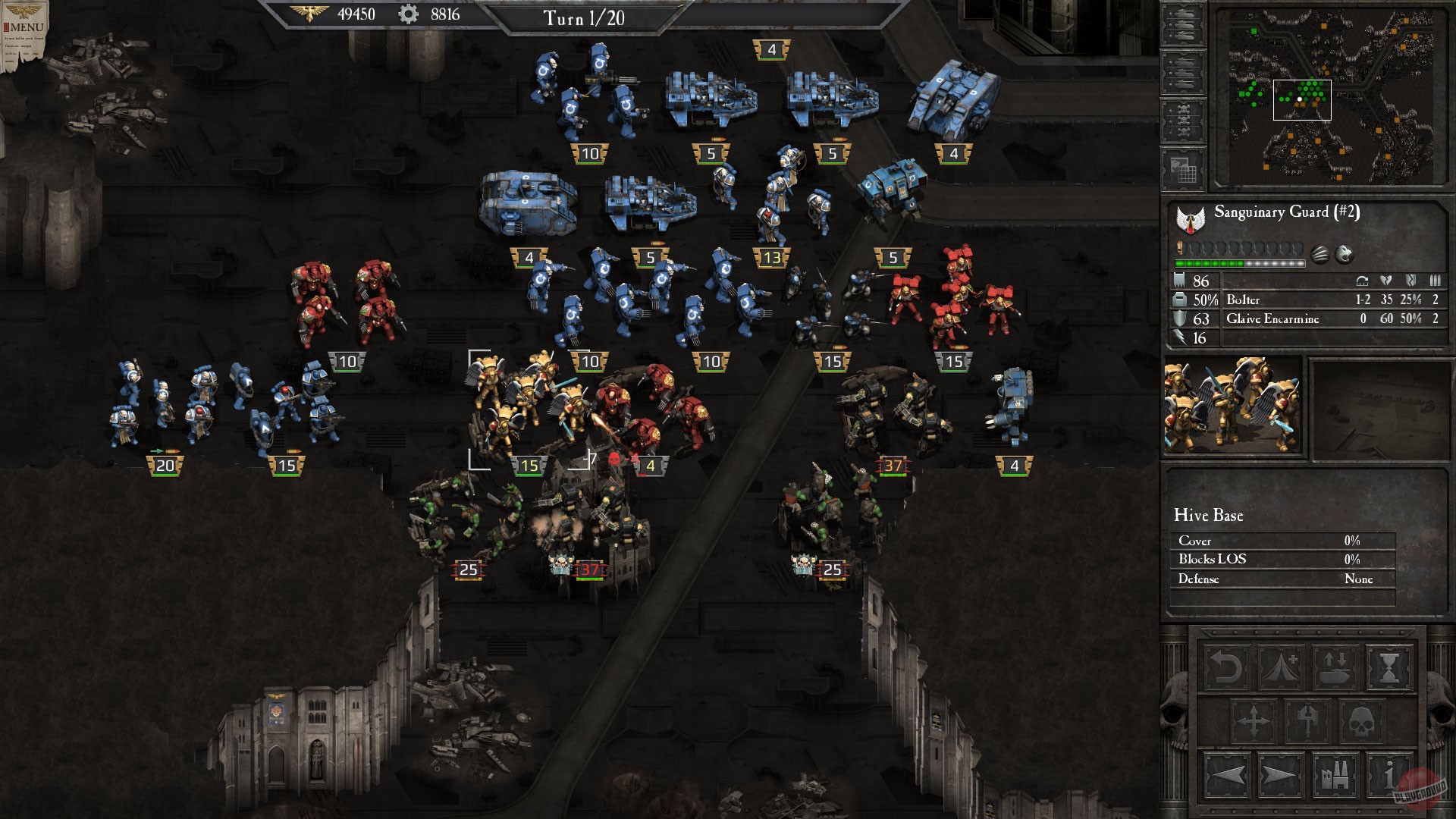Open the settings gear at the top

click(408, 13)
